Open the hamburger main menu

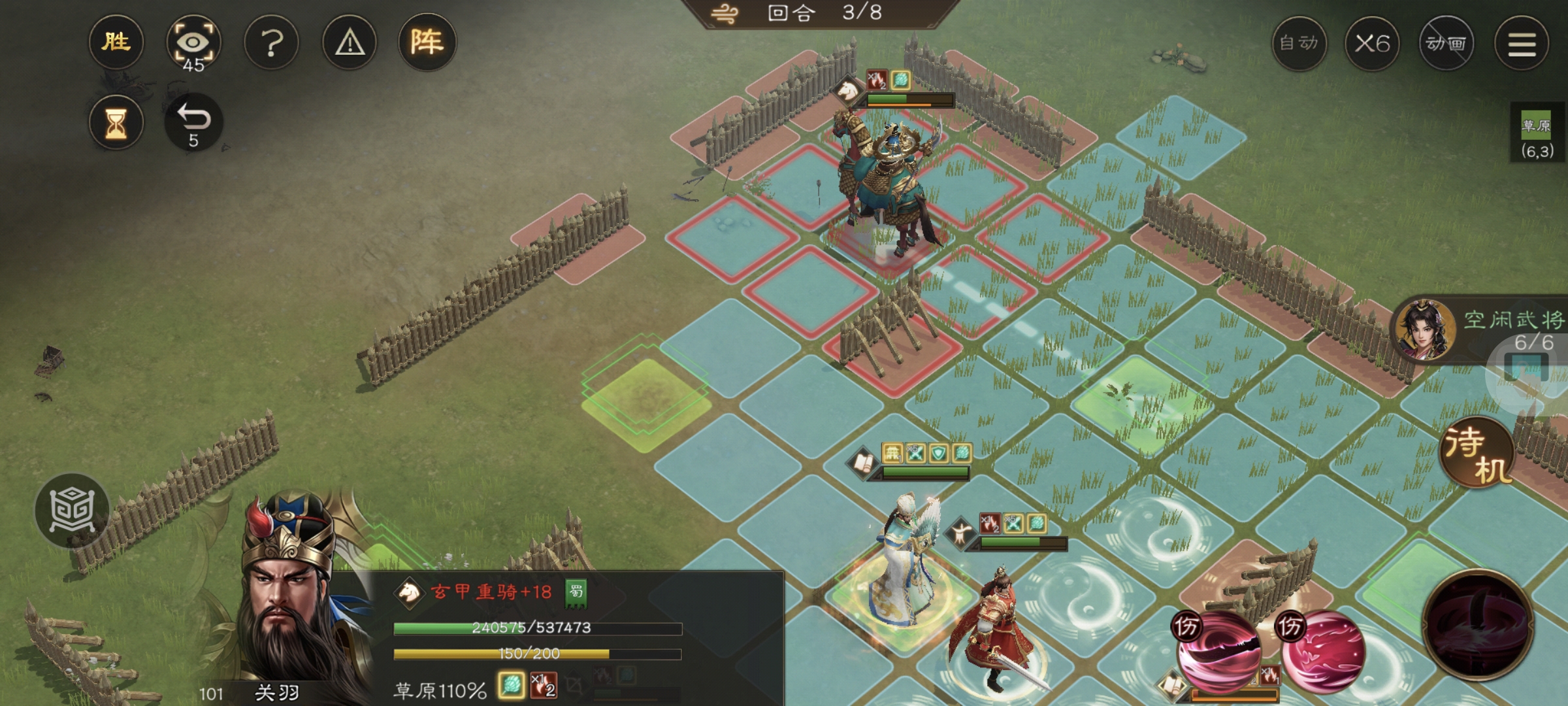click(x=1522, y=44)
